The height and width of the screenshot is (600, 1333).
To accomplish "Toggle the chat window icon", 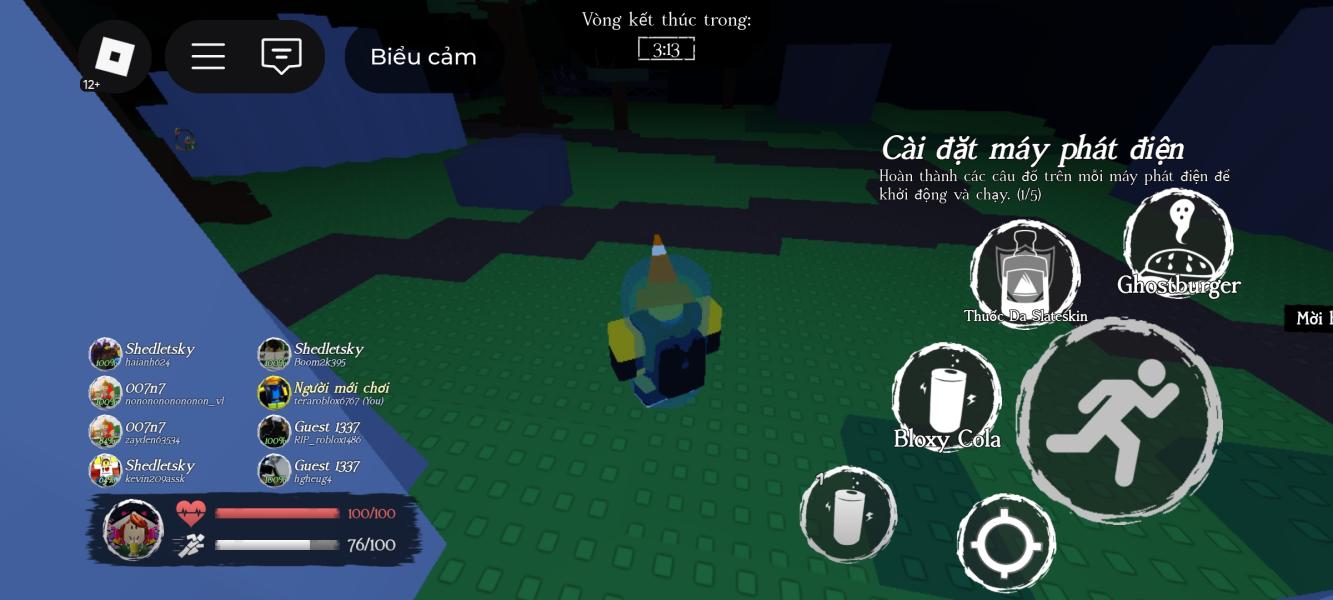I will [281, 57].
